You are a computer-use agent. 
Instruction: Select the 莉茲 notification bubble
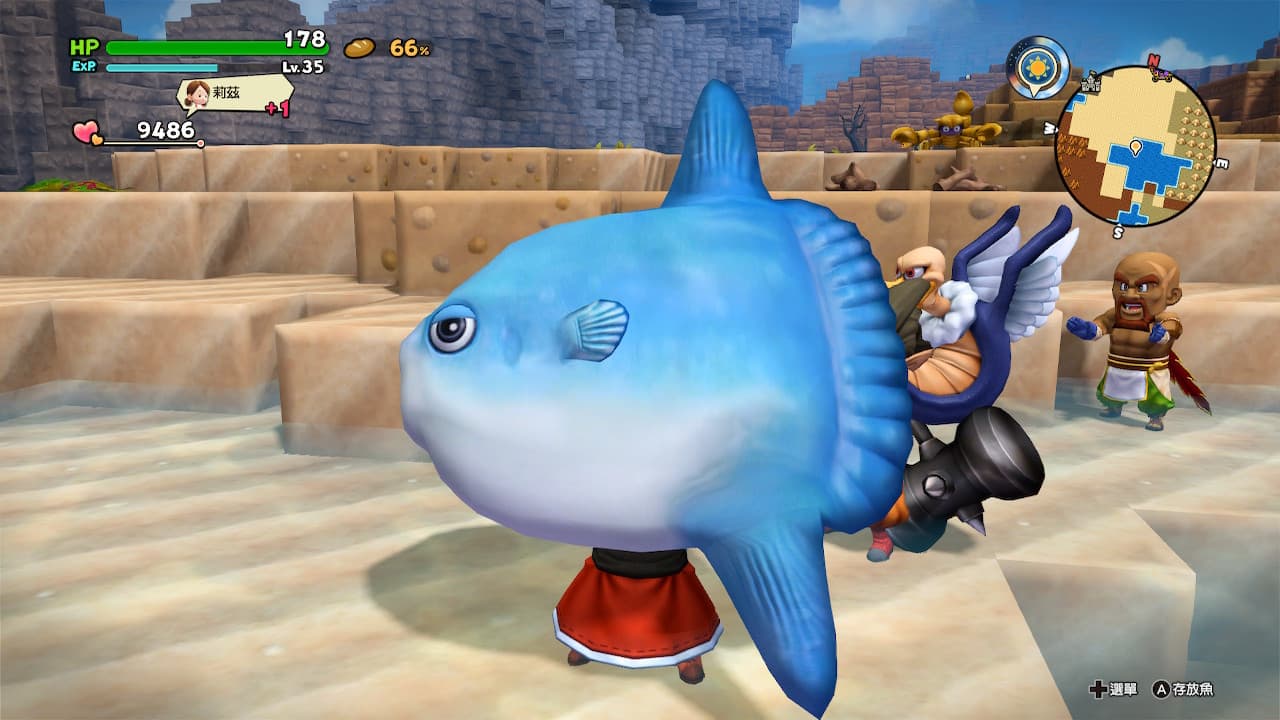click(x=235, y=94)
